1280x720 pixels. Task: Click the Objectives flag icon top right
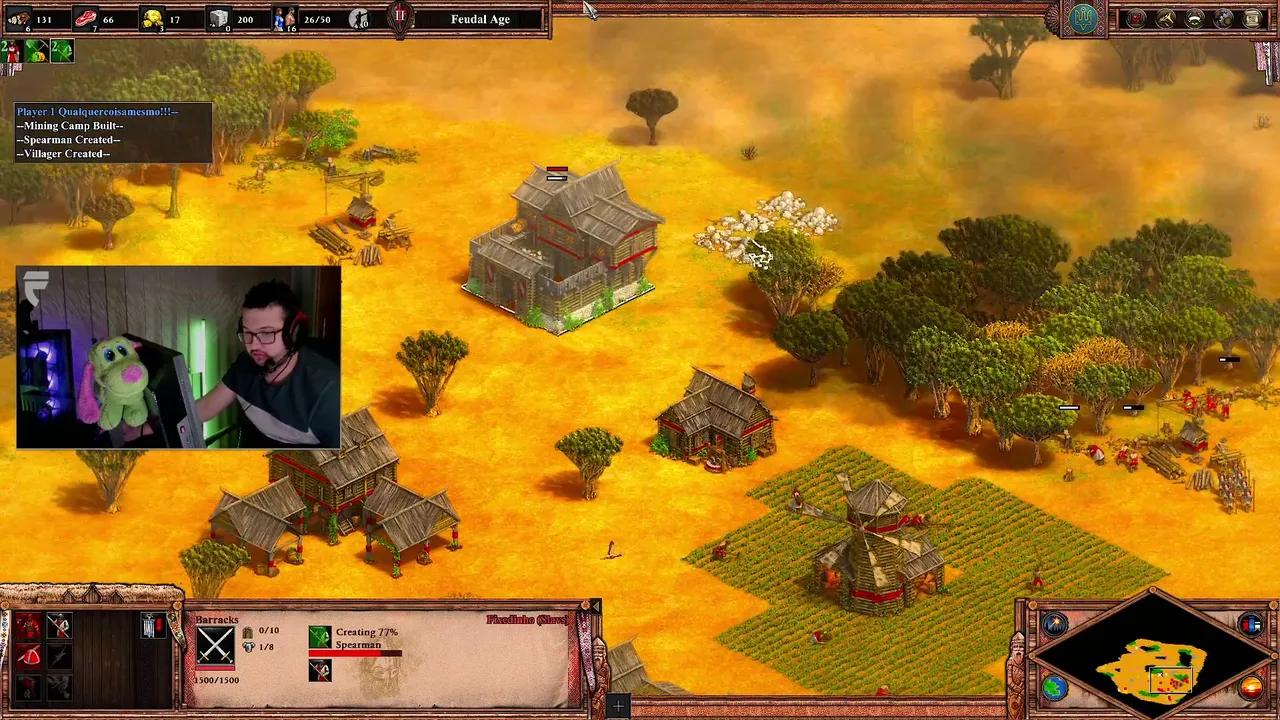click(1137, 18)
